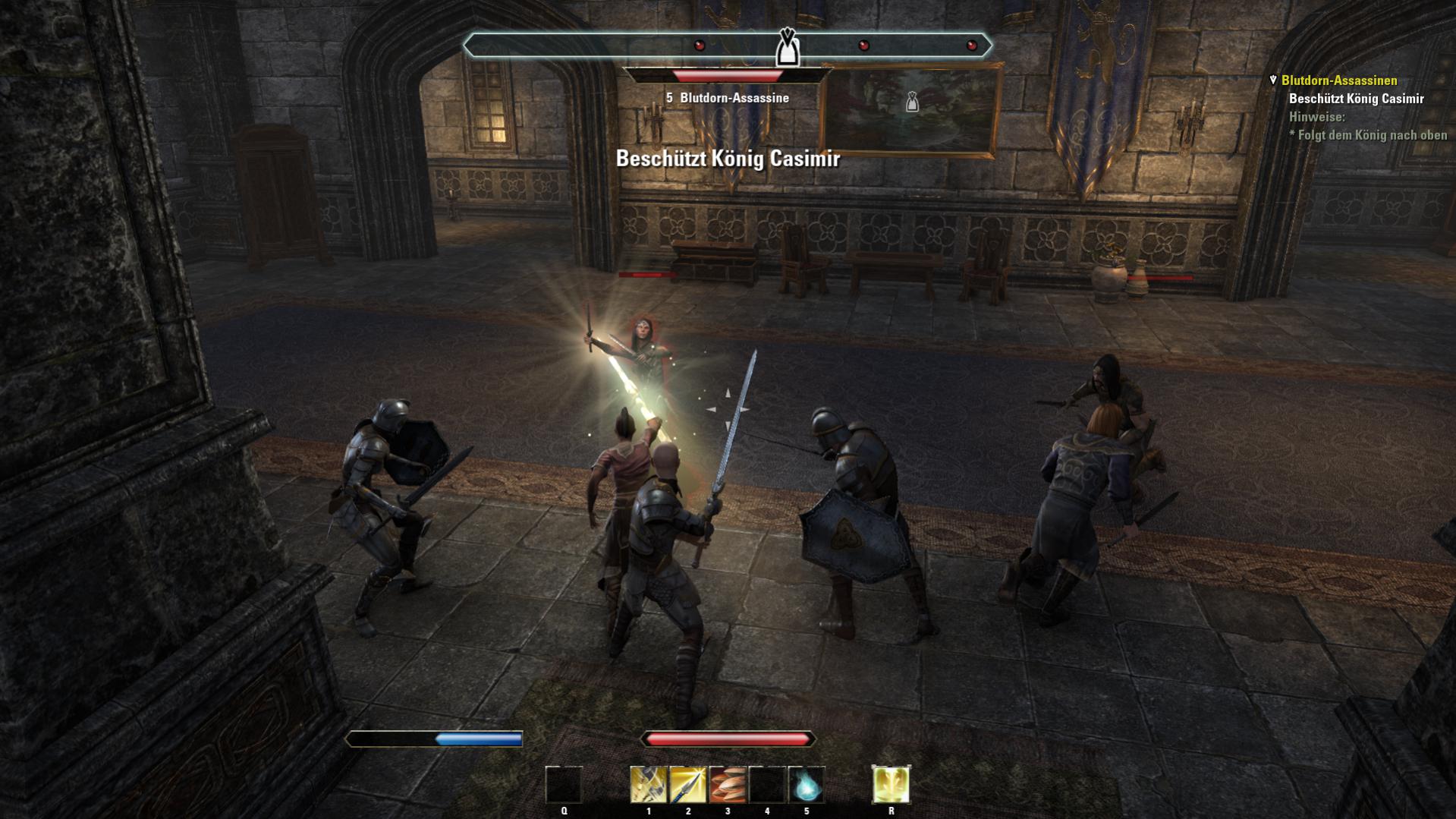Click the white quest marker on the compass
This screenshot has height=819, width=1456.
pyautogui.click(x=787, y=47)
